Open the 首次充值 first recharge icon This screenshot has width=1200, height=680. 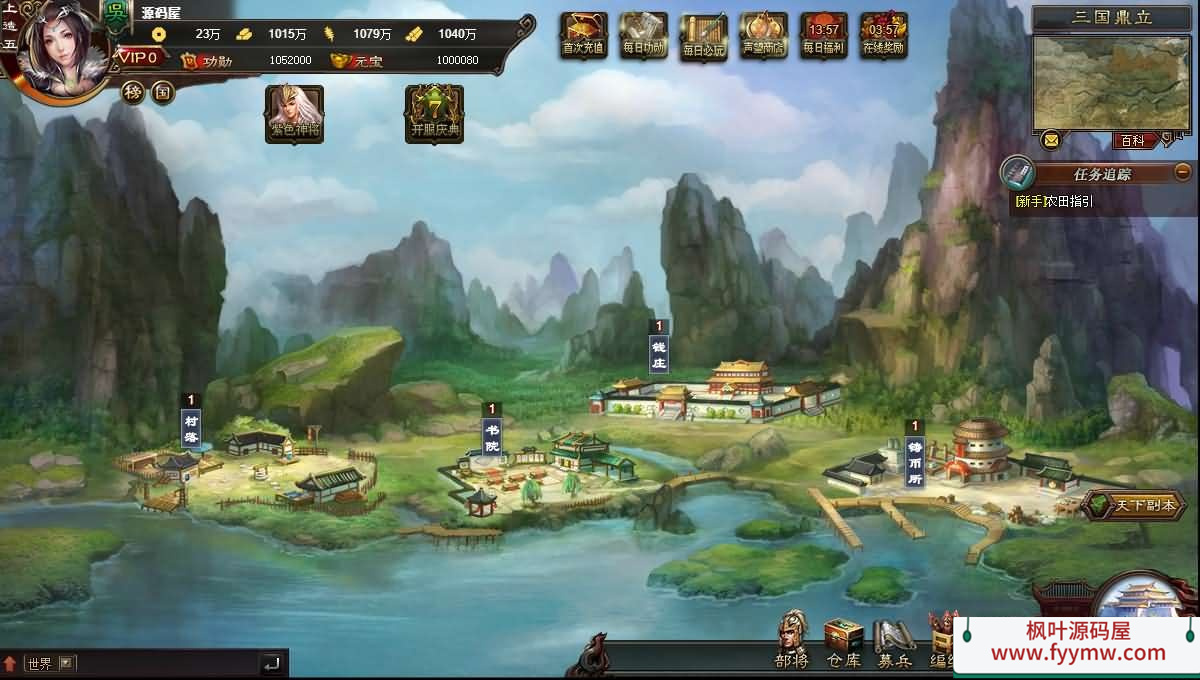[x=584, y=36]
